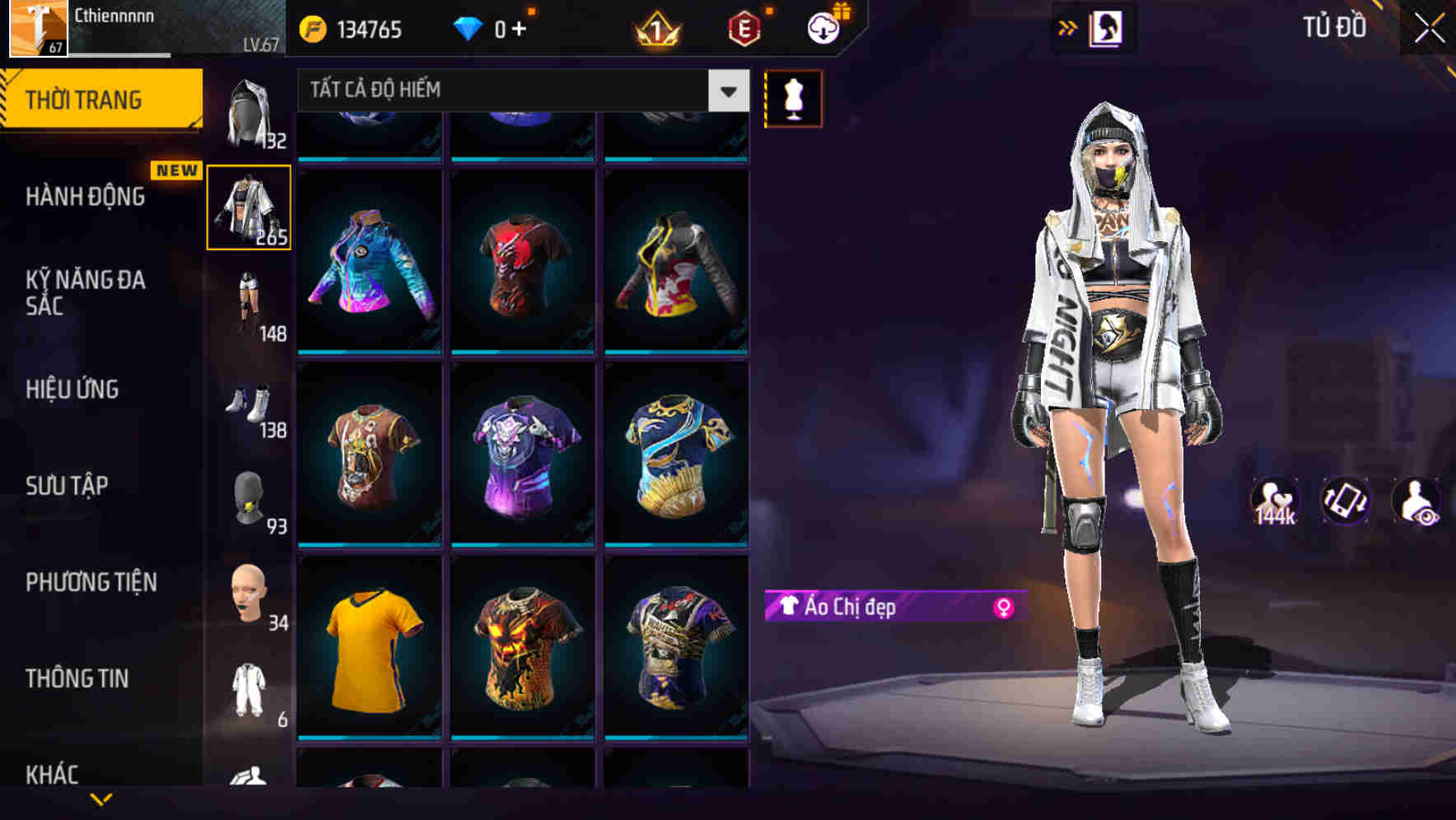Viewport: 1456px width, 820px height.
Task: Click the 144k likes icon near the character
Action: click(x=1276, y=501)
